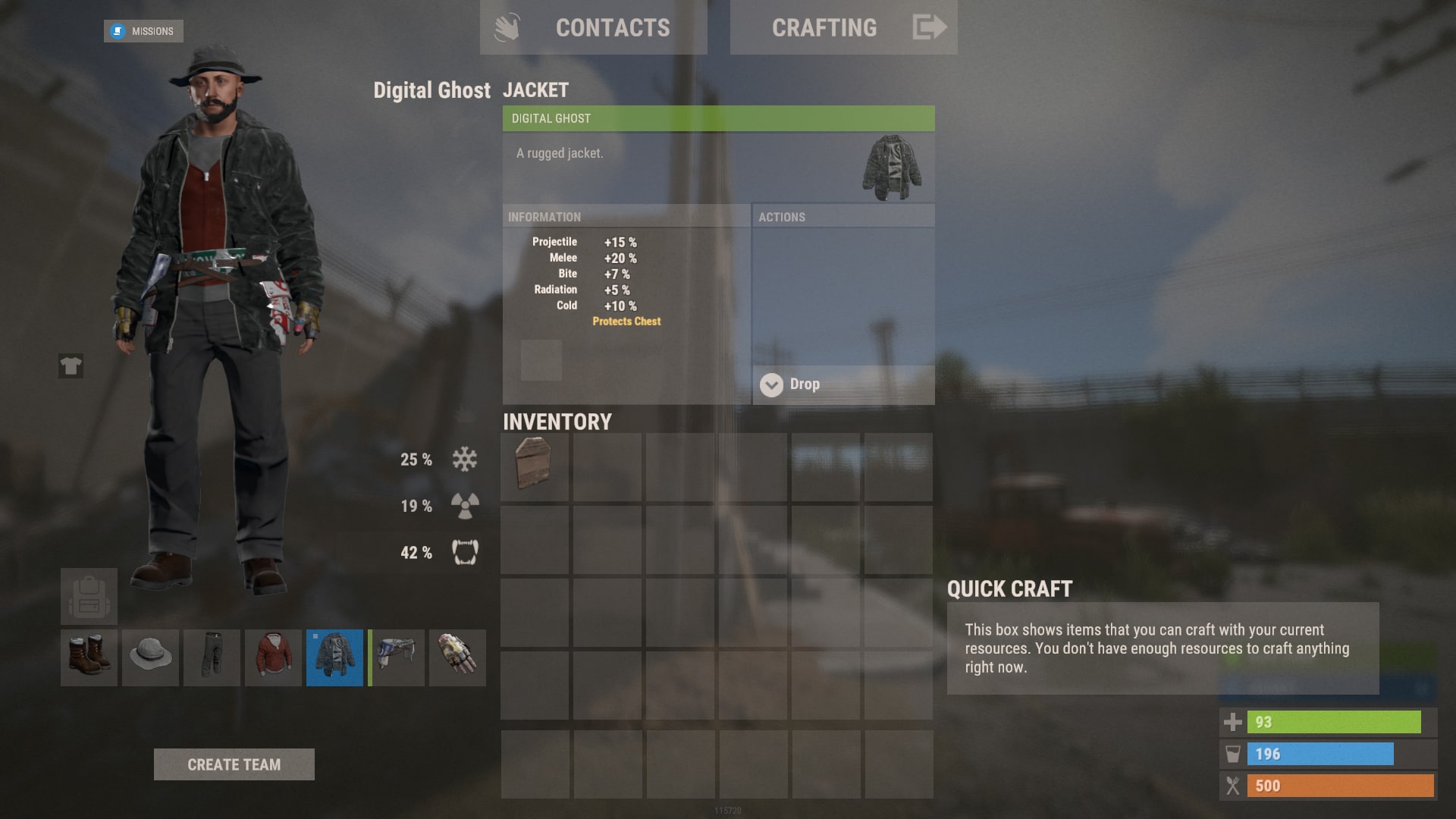Screen dimensions: 1456x819
Task: Expand the Drop action chevron
Action: (772, 384)
